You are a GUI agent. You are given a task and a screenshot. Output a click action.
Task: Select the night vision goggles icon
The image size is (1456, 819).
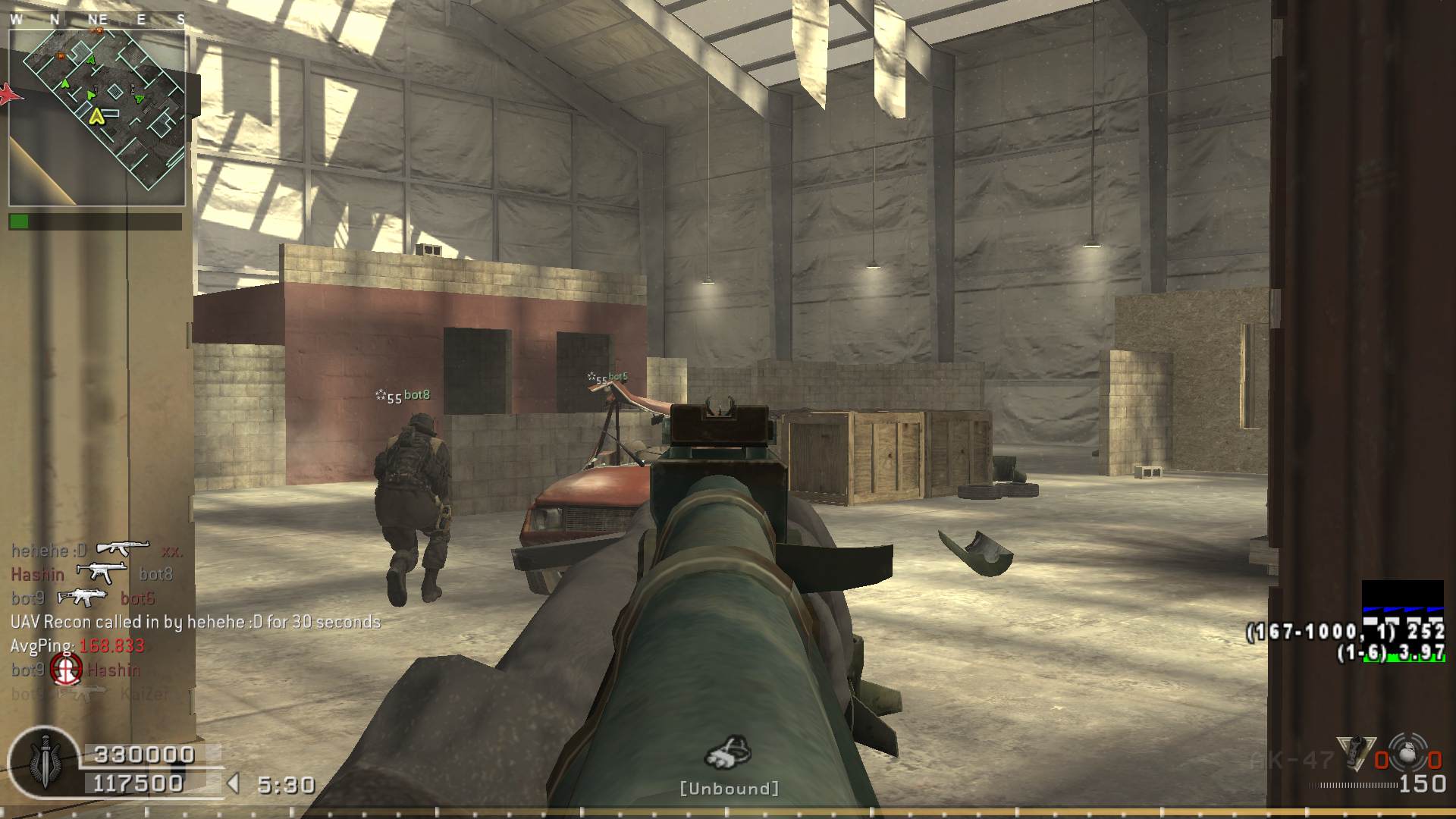pyautogui.click(x=729, y=752)
